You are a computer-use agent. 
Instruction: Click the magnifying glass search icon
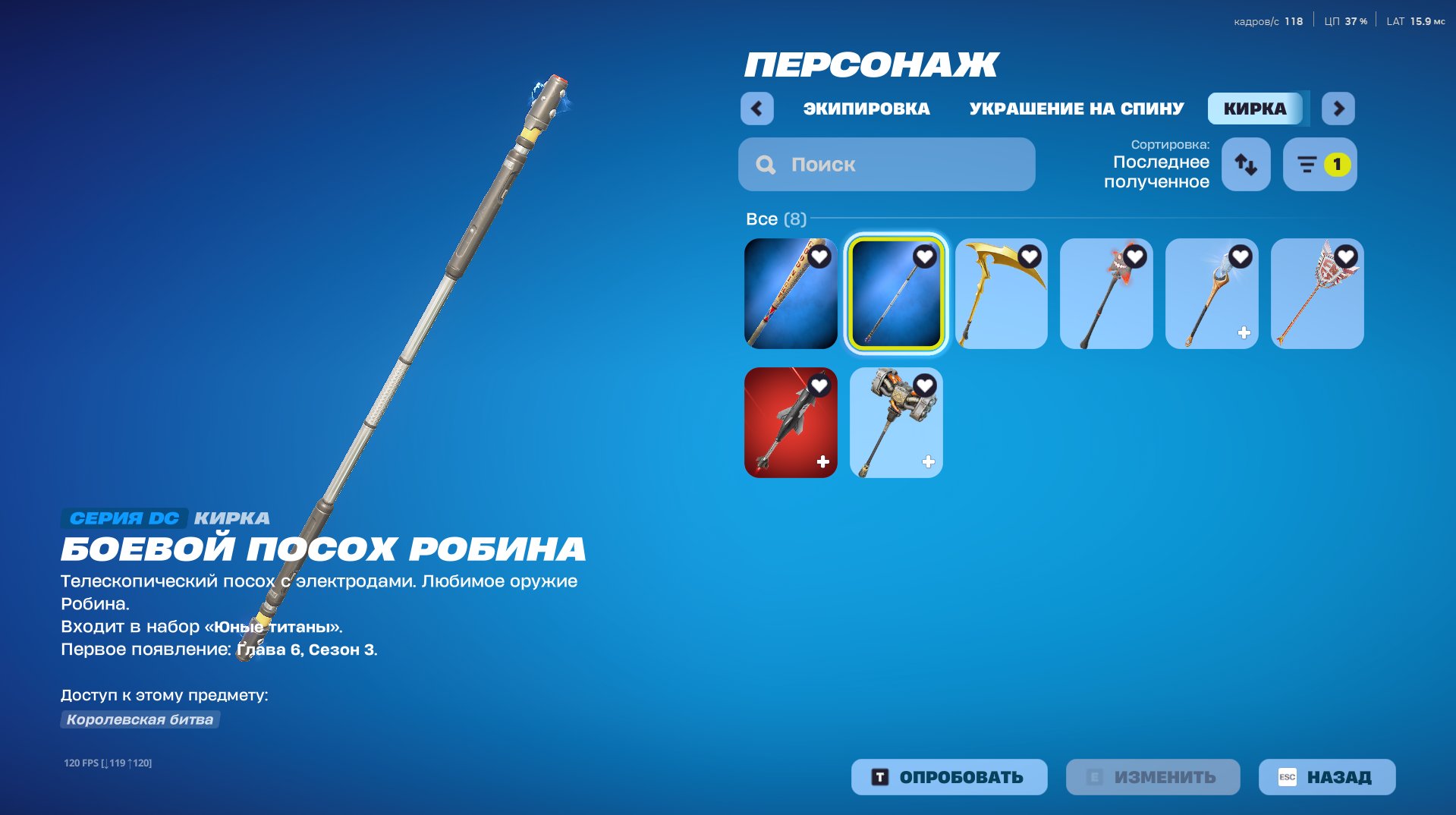(766, 164)
